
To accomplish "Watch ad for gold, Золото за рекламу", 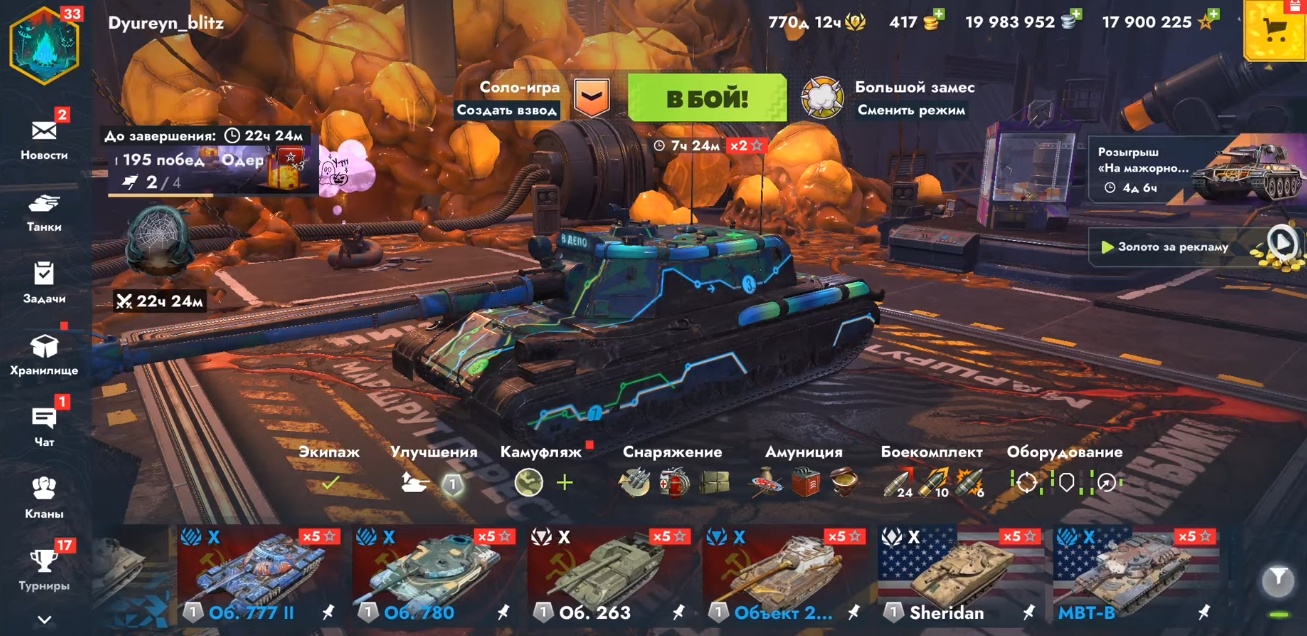I will pos(1193,246).
